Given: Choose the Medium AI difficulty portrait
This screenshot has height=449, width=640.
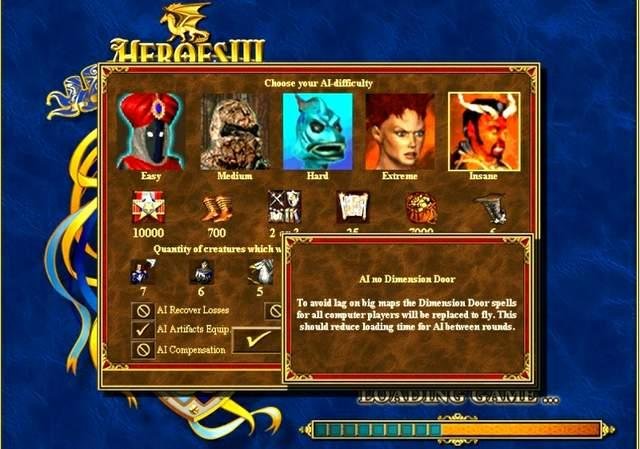Looking at the screenshot, I should pyautogui.click(x=234, y=131).
